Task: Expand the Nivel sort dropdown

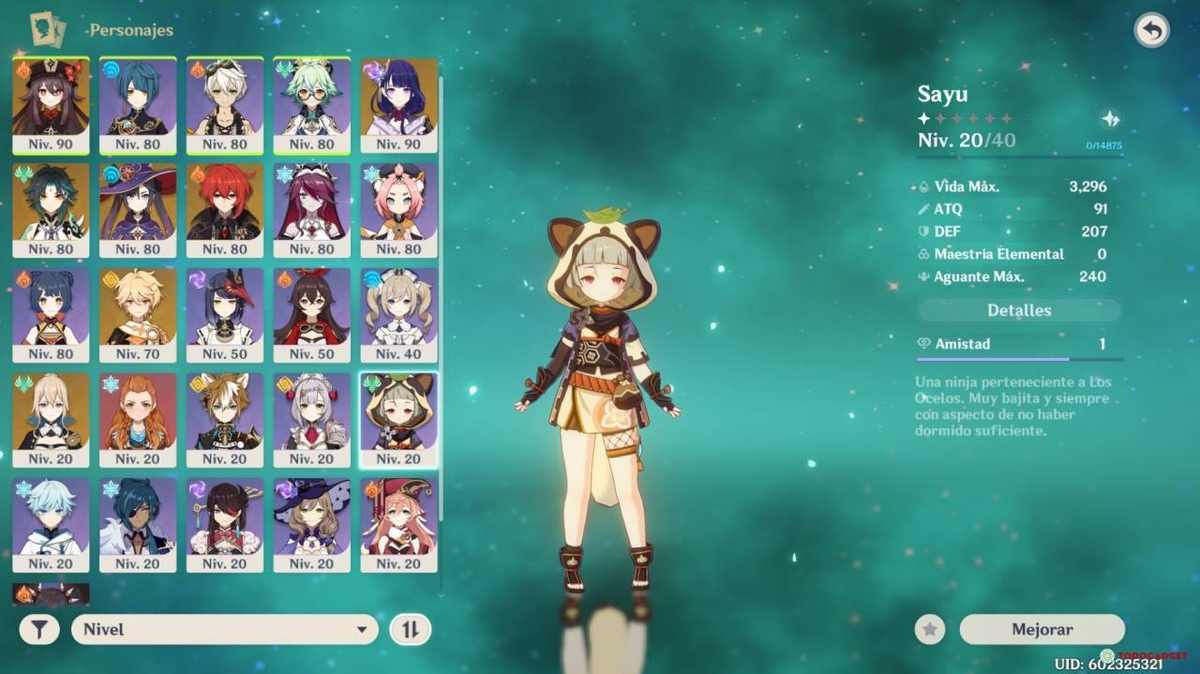Action: [x=224, y=630]
